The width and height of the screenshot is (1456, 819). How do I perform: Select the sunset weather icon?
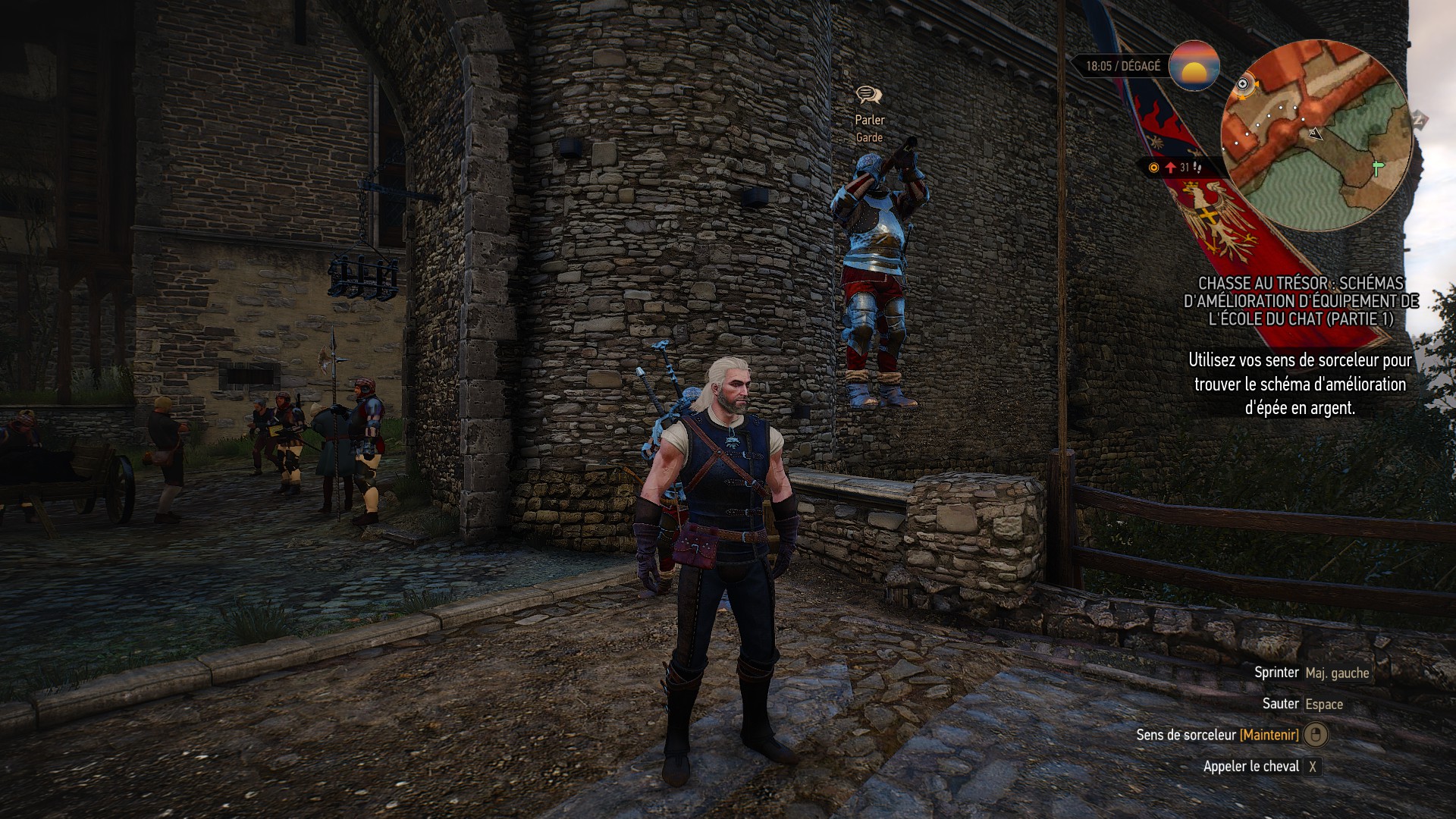tap(1194, 66)
